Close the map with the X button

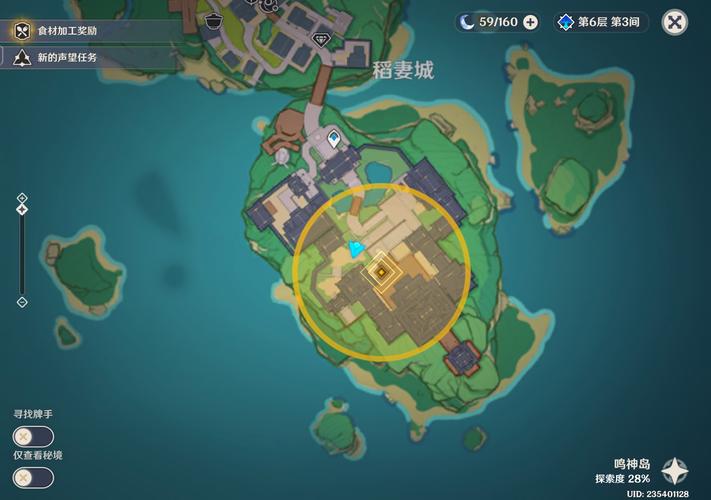(x=676, y=22)
